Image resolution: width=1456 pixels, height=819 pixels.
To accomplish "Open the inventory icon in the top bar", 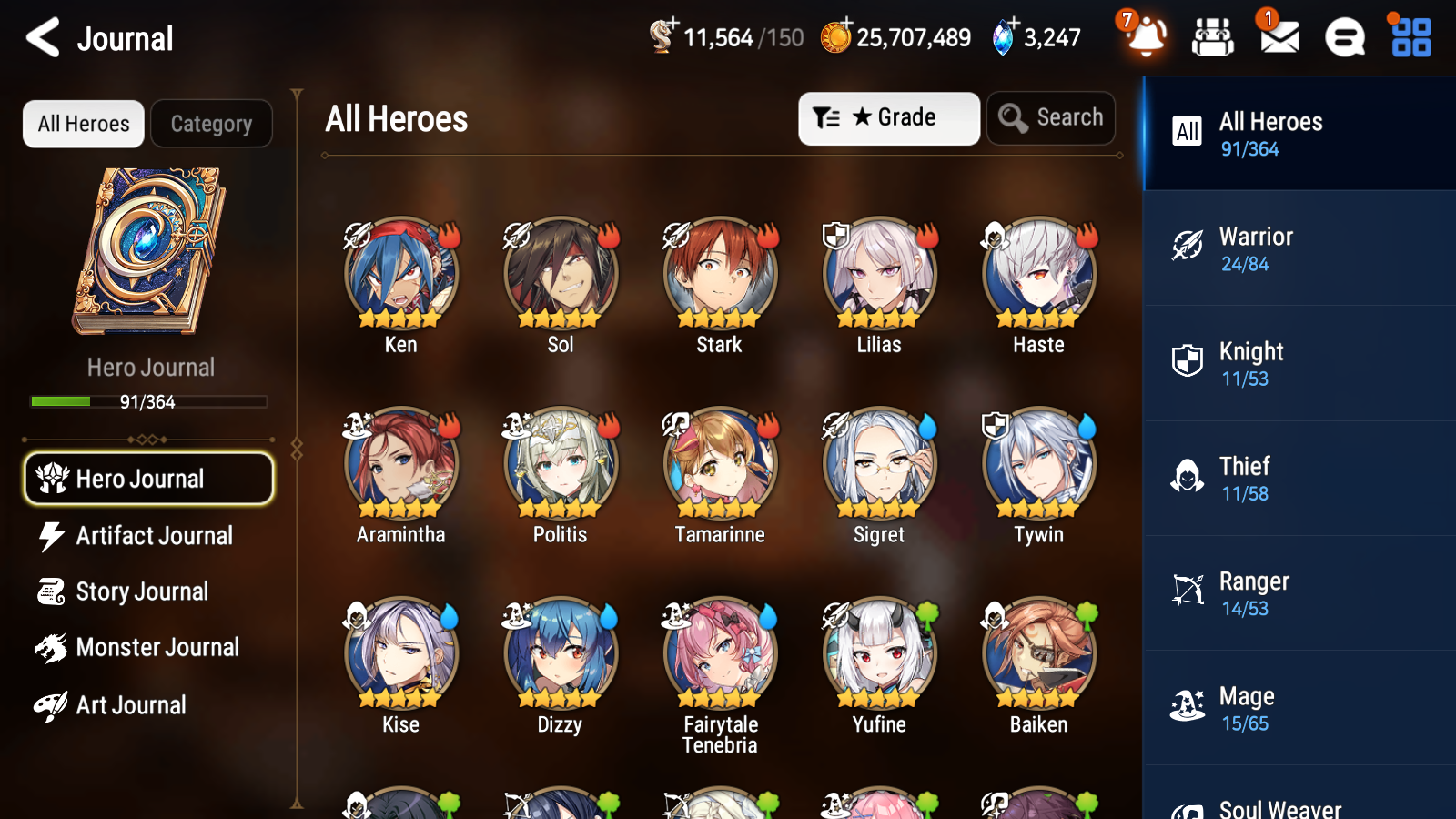I will pos(1213,38).
